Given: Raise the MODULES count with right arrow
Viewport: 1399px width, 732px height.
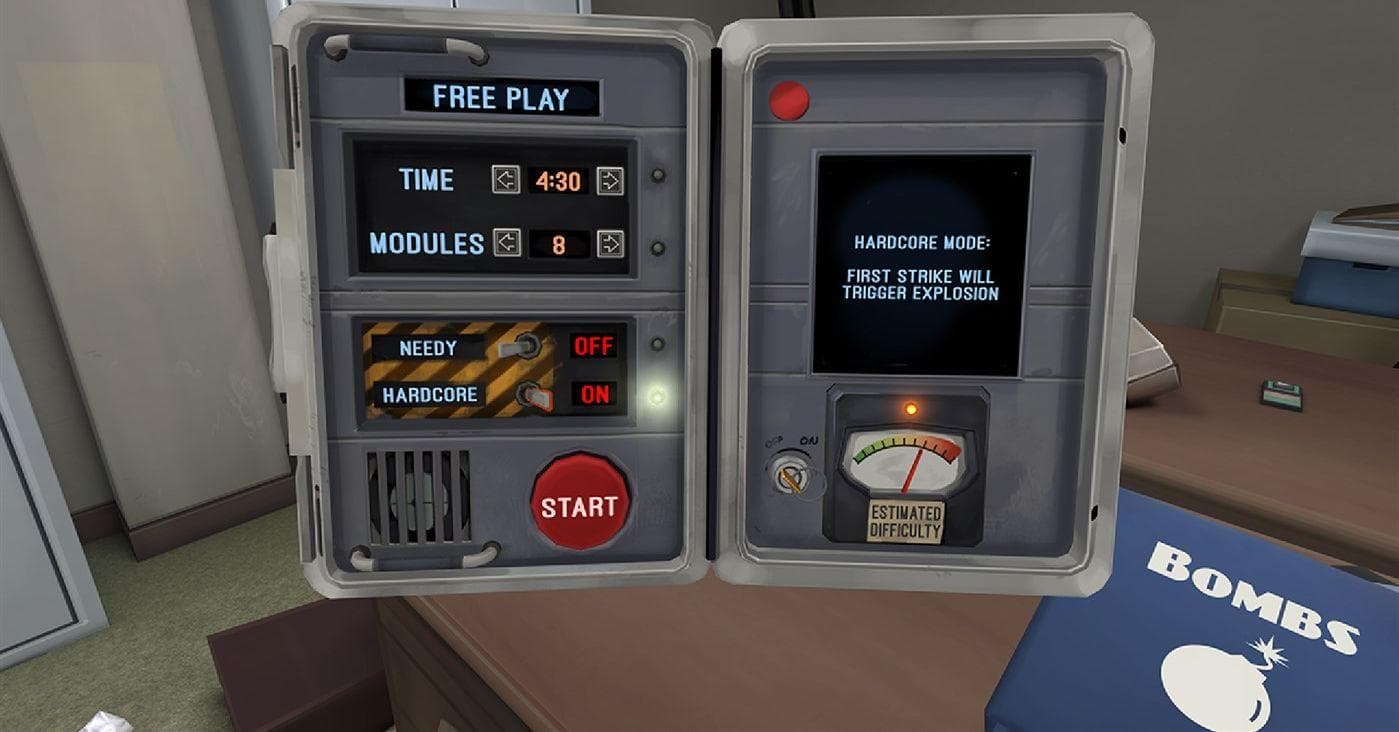Looking at the screenshot, I should click(x=610, y=243).
